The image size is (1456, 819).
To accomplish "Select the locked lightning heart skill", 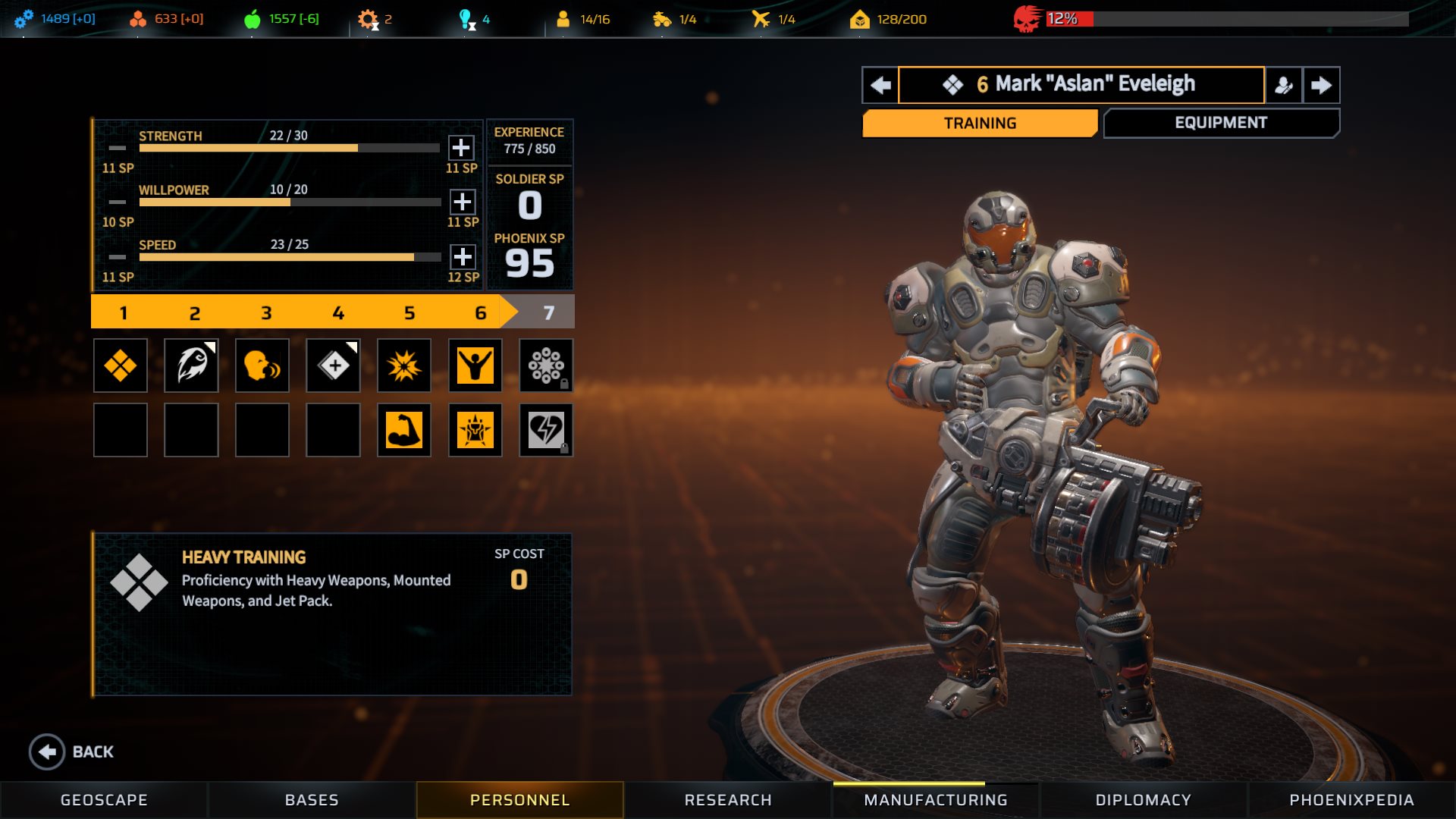I will (x=546, y=430).
